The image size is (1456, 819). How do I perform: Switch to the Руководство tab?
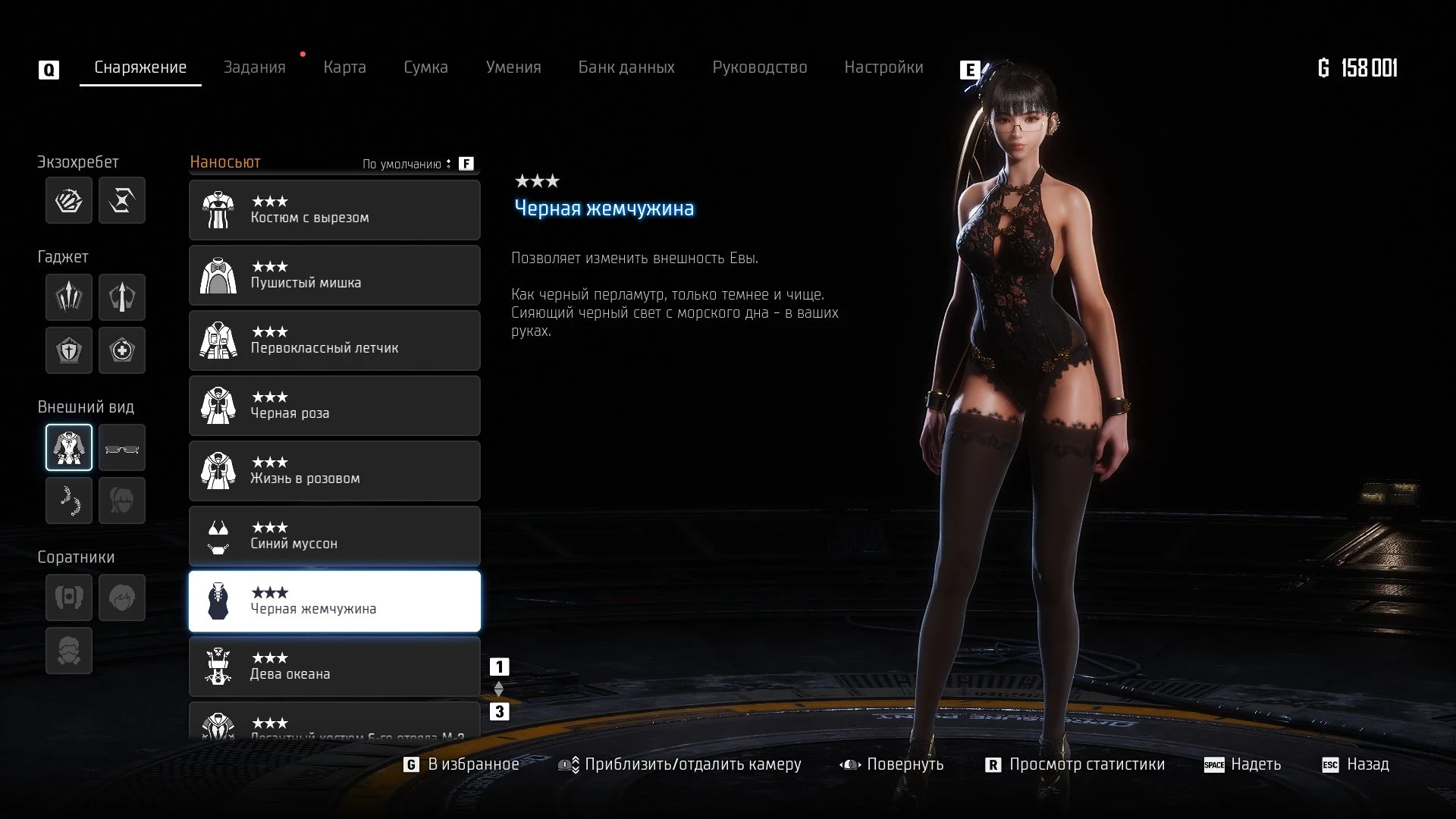coord(759,67)
